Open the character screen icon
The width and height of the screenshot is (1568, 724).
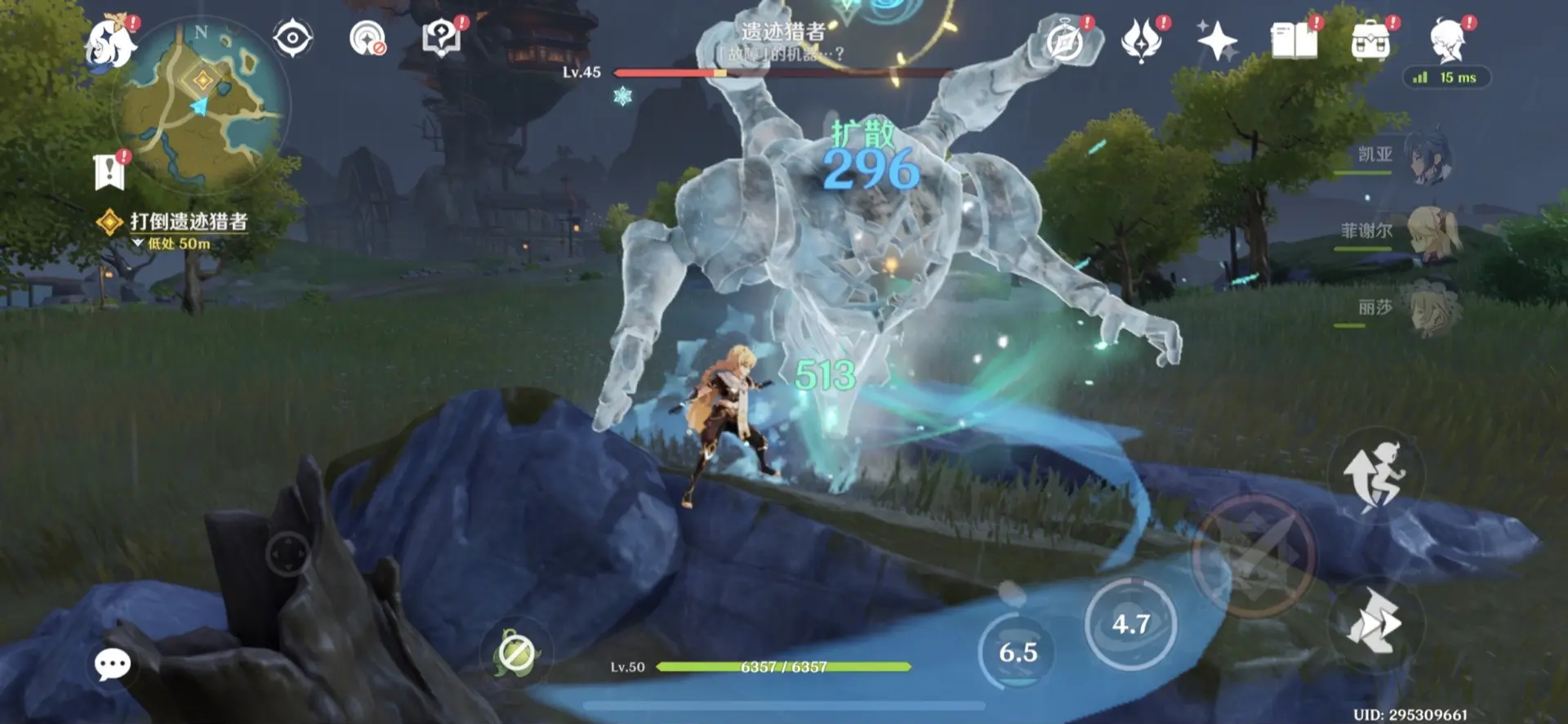pyautogui.click(x=1448, y=41)
